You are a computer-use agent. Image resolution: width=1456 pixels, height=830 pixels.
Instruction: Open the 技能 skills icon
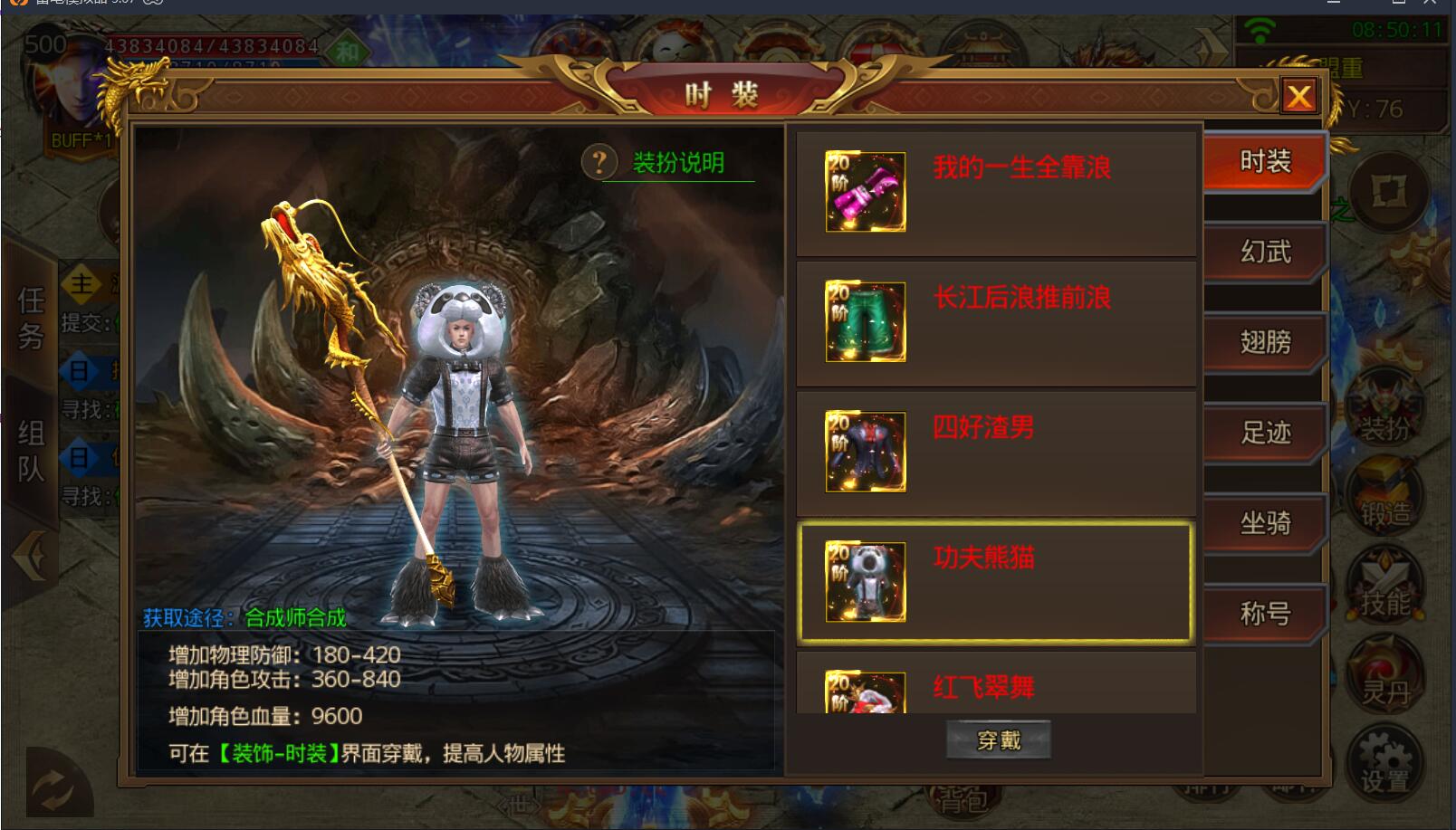[1384, 590]
